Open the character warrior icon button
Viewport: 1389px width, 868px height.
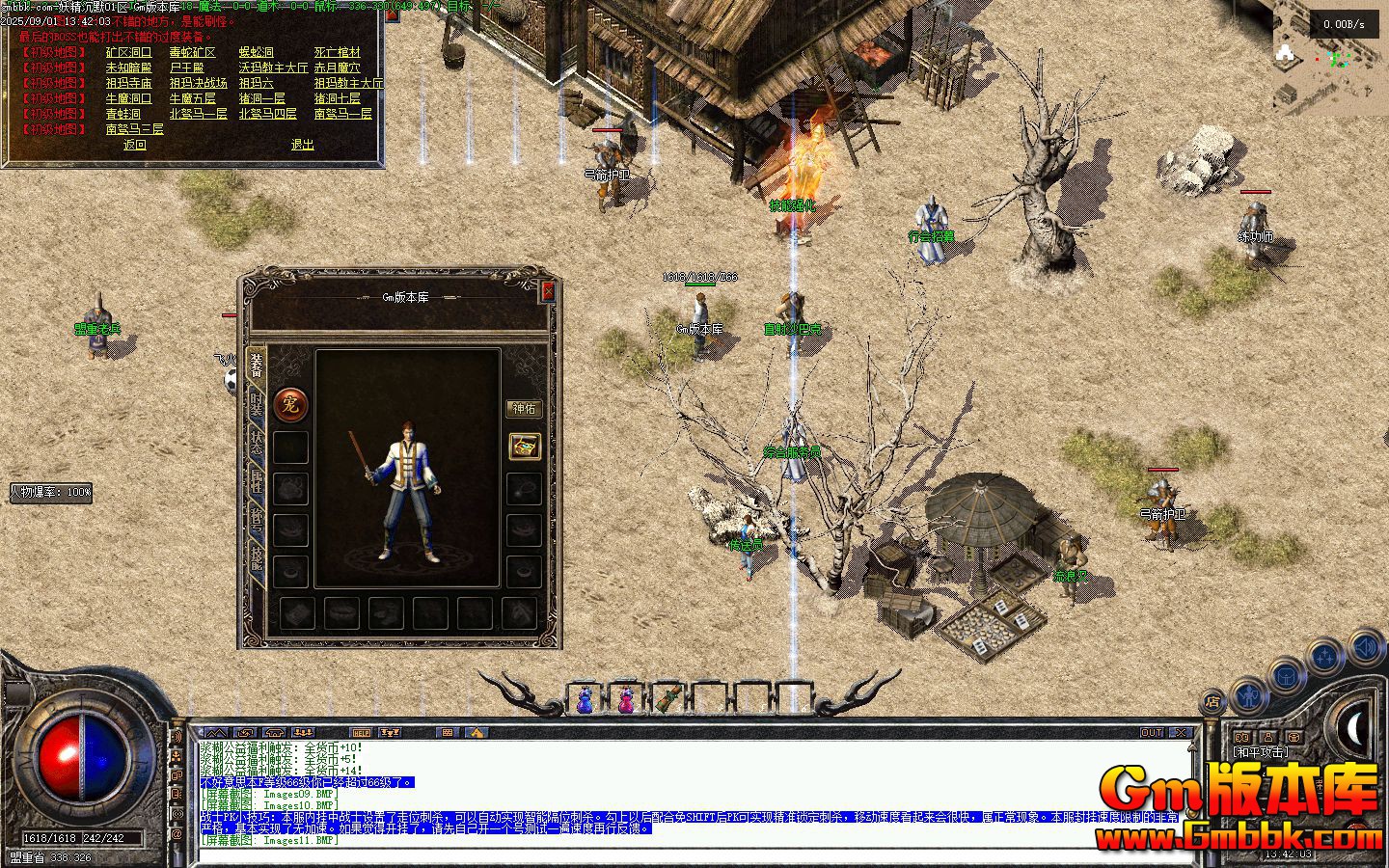(1249, 693)
